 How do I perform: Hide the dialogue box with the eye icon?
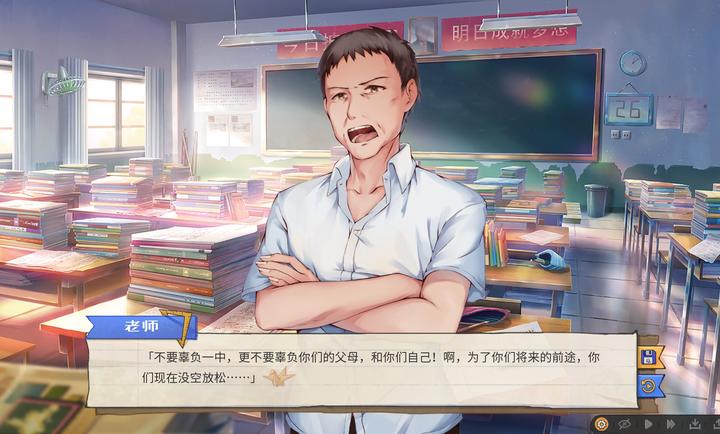(x=626, y=424)
